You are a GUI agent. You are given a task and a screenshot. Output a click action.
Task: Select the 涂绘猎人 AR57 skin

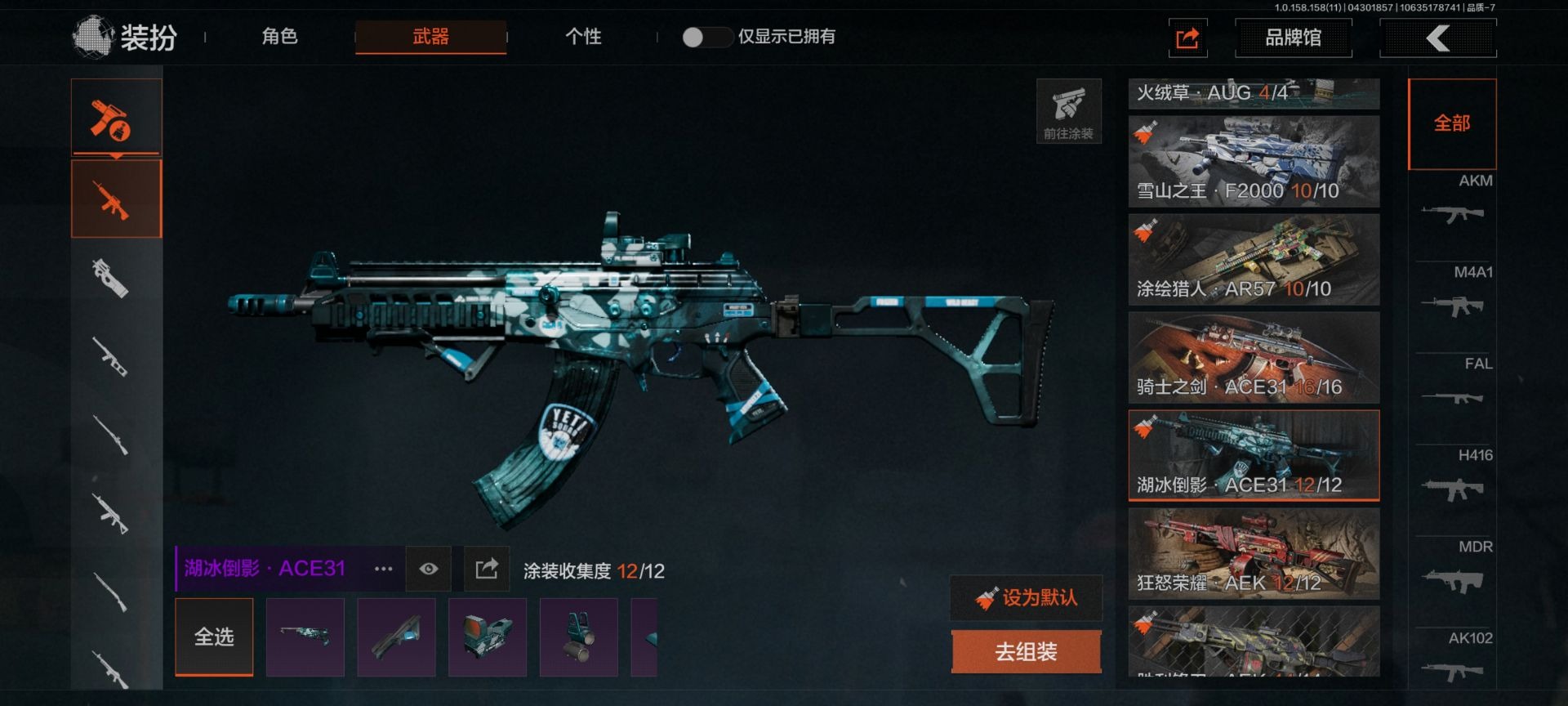tap(1254, 260)
